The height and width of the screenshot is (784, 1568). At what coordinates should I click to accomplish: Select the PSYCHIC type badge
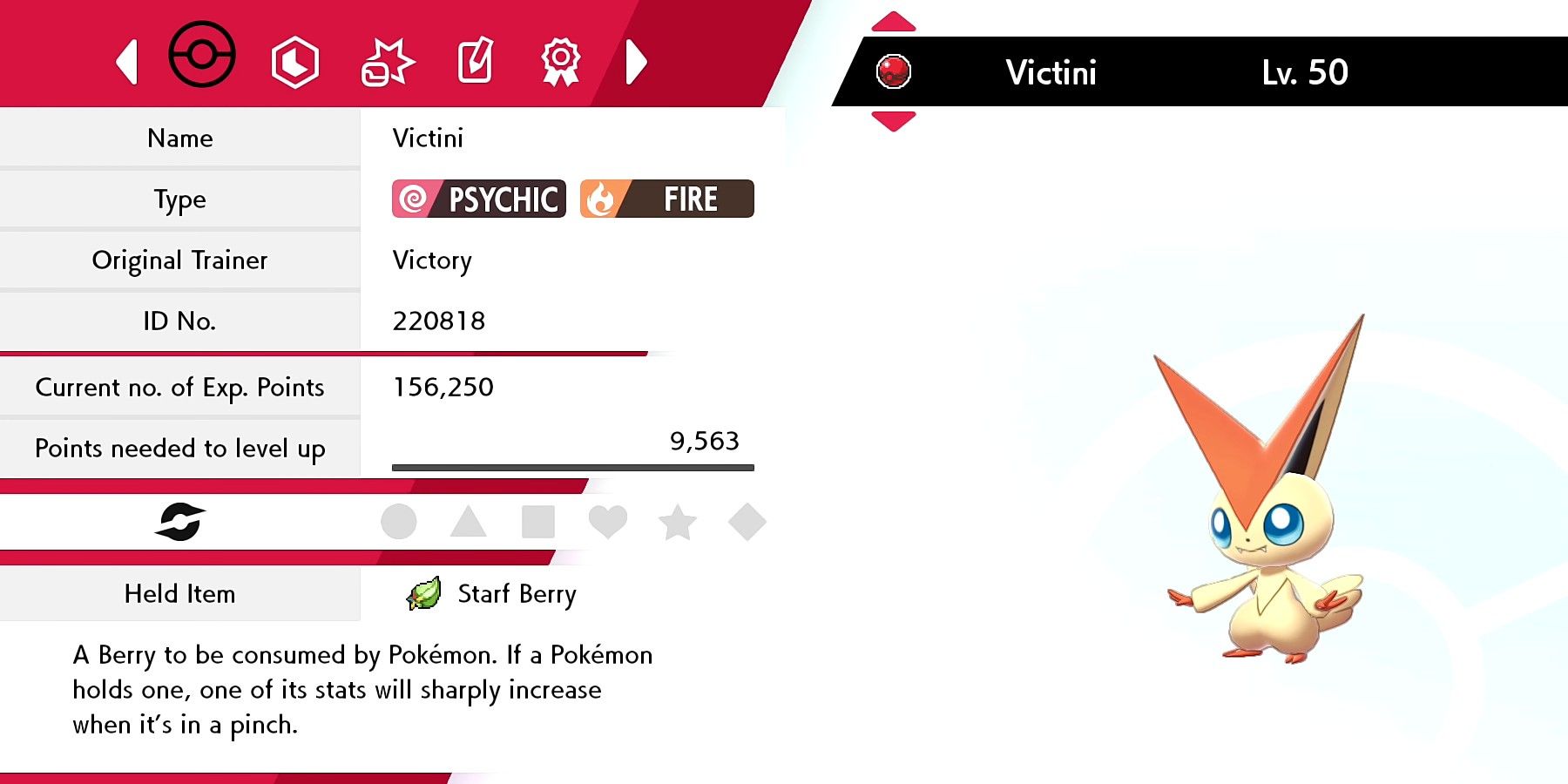pos(478,199)
